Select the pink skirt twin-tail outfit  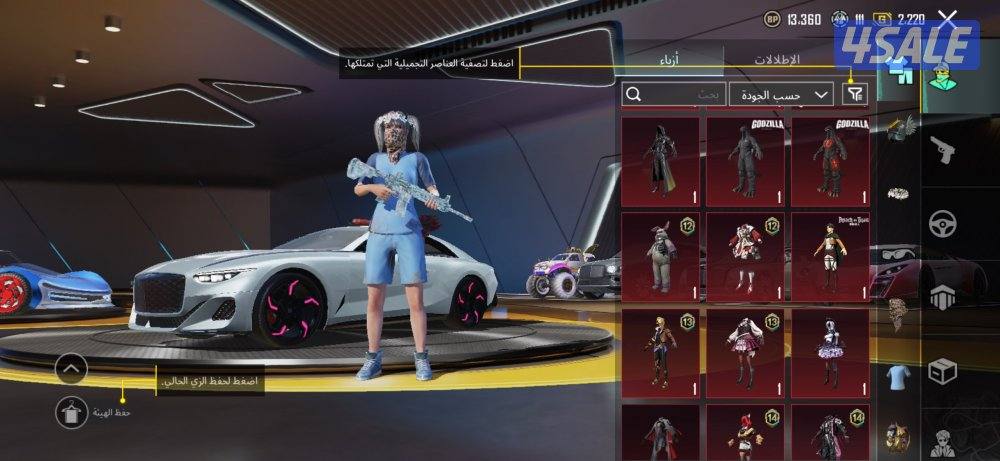click(745, 351)
